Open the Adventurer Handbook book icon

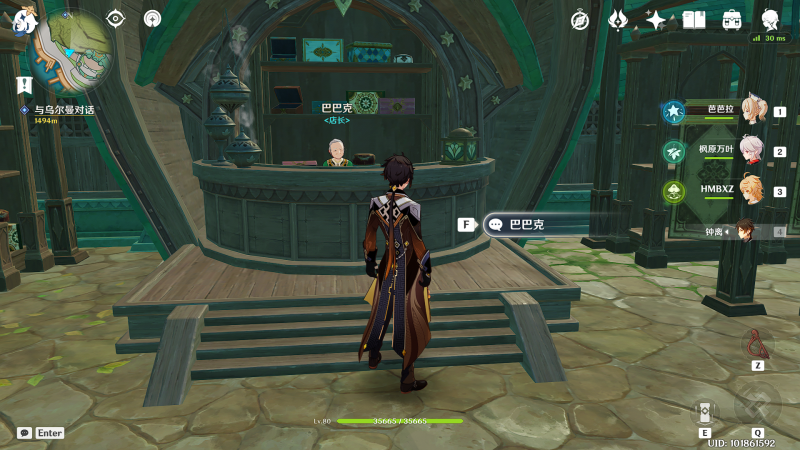694,19
